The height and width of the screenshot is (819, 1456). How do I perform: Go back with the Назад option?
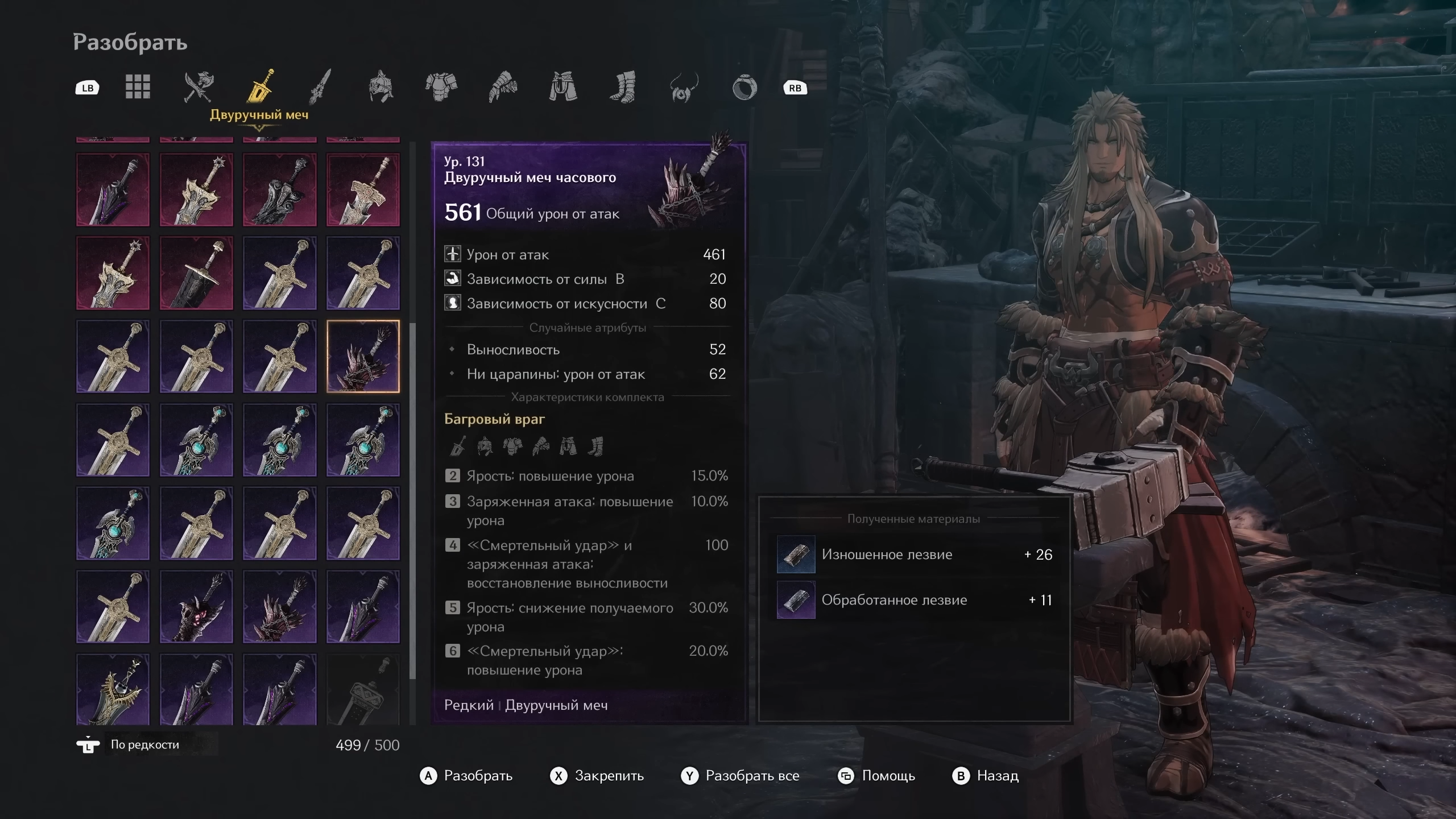986,776
